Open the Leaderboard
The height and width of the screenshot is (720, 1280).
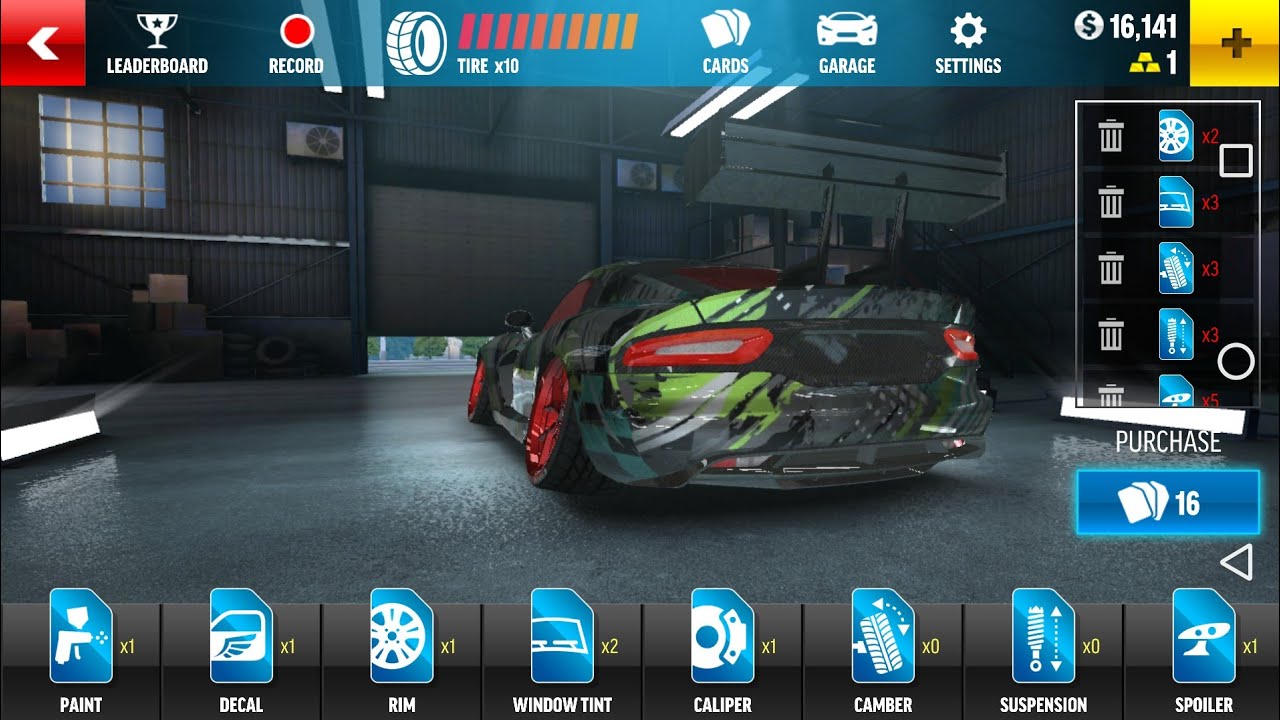coord(157,45)
